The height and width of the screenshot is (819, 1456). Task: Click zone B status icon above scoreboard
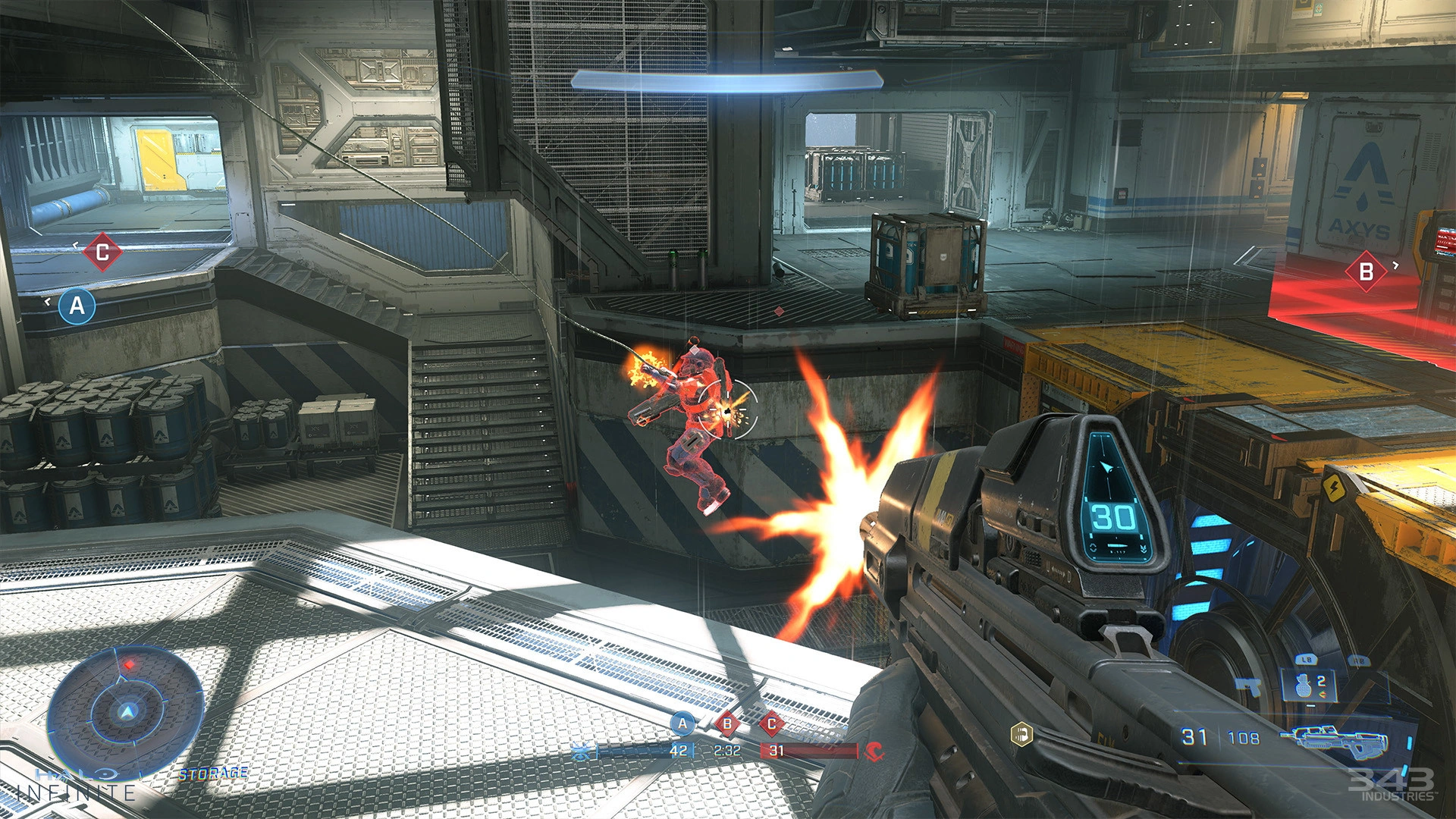(x=727, y=723)
